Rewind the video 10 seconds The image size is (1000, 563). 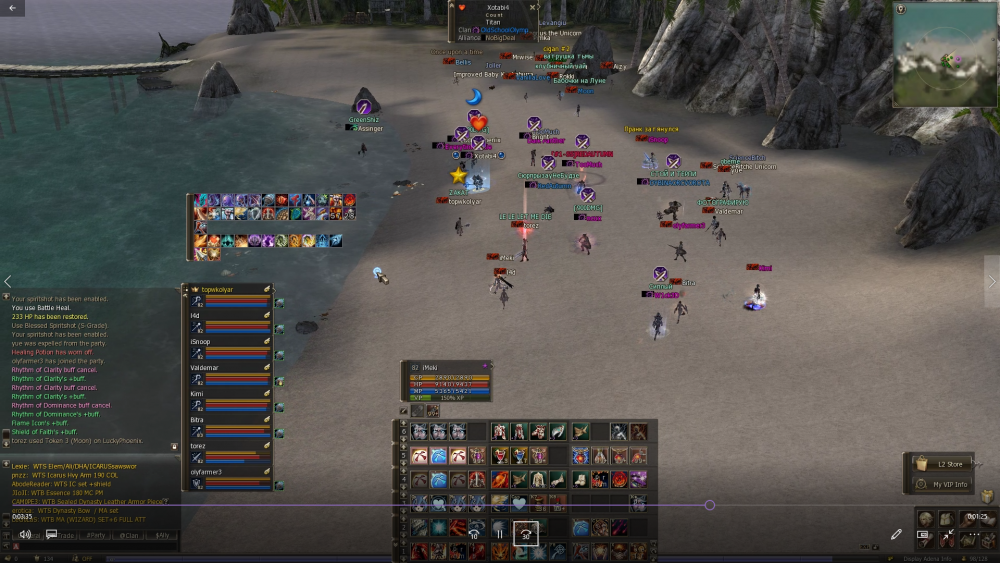pyautogui.click(x=473, y=534)
